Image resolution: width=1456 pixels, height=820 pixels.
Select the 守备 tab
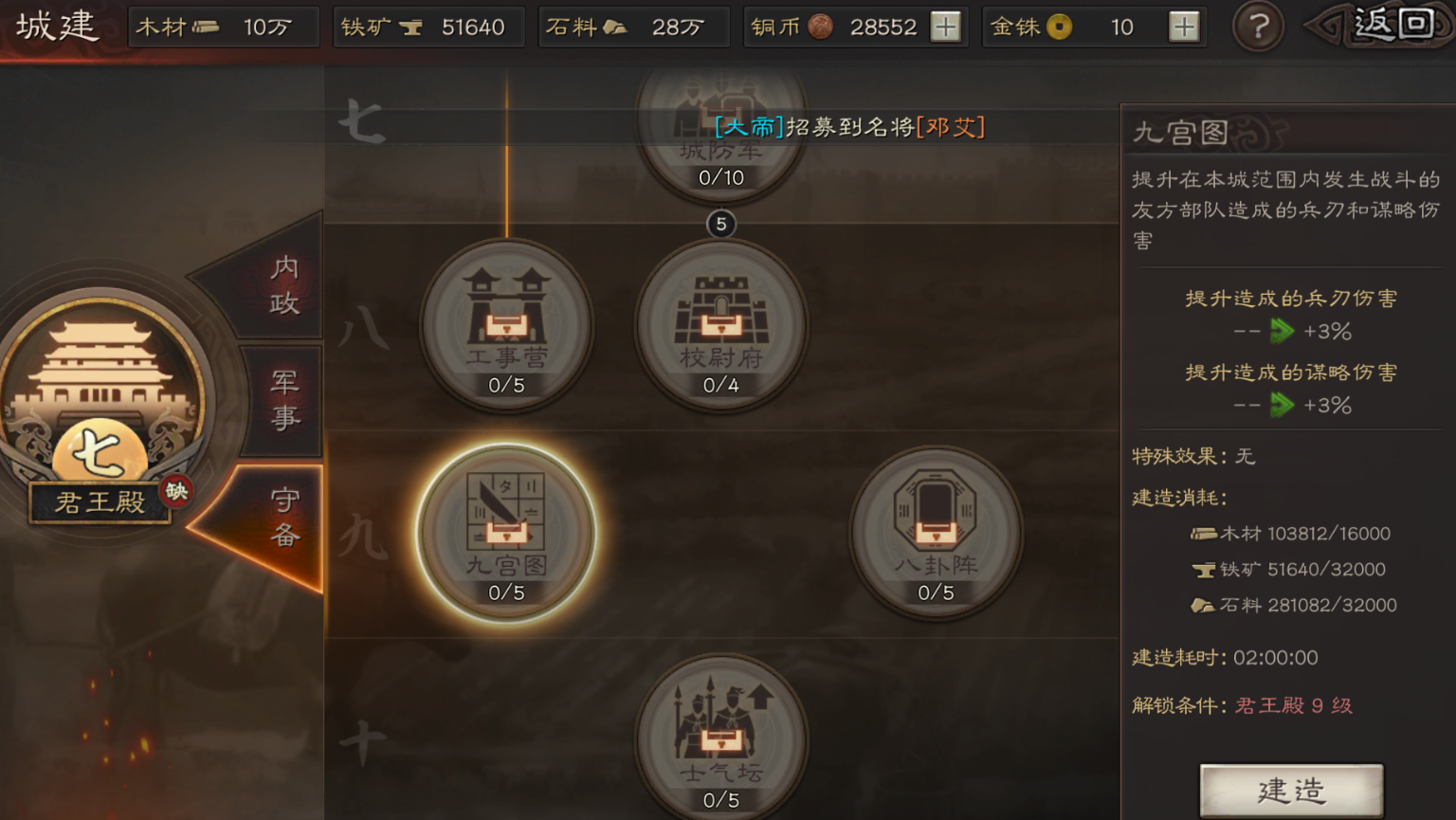pyautogui.click(x=283, y=517)
